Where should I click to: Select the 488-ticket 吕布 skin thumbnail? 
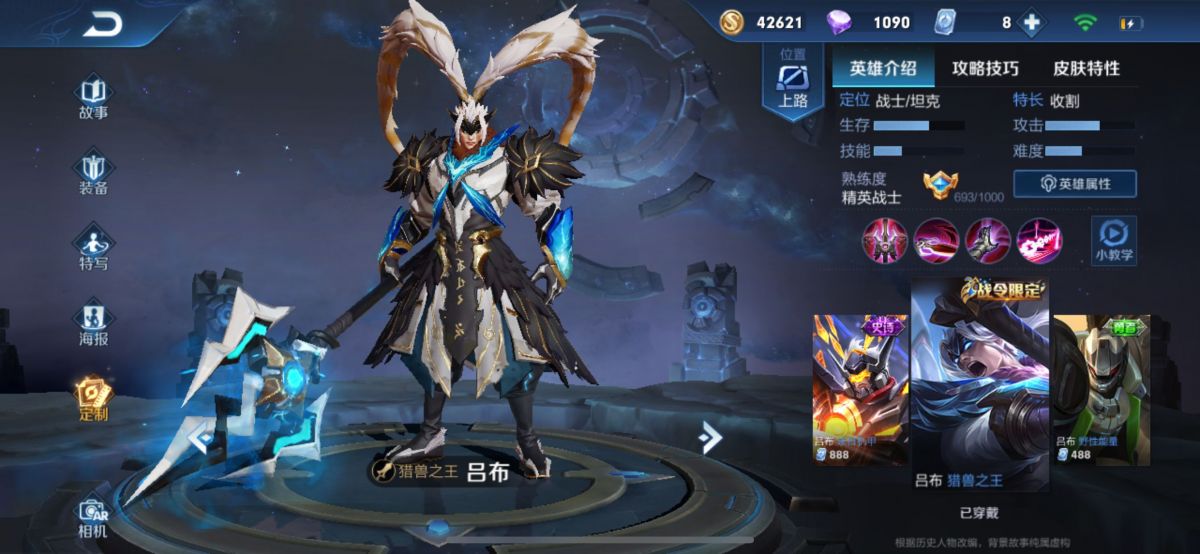pos(1100,388)
